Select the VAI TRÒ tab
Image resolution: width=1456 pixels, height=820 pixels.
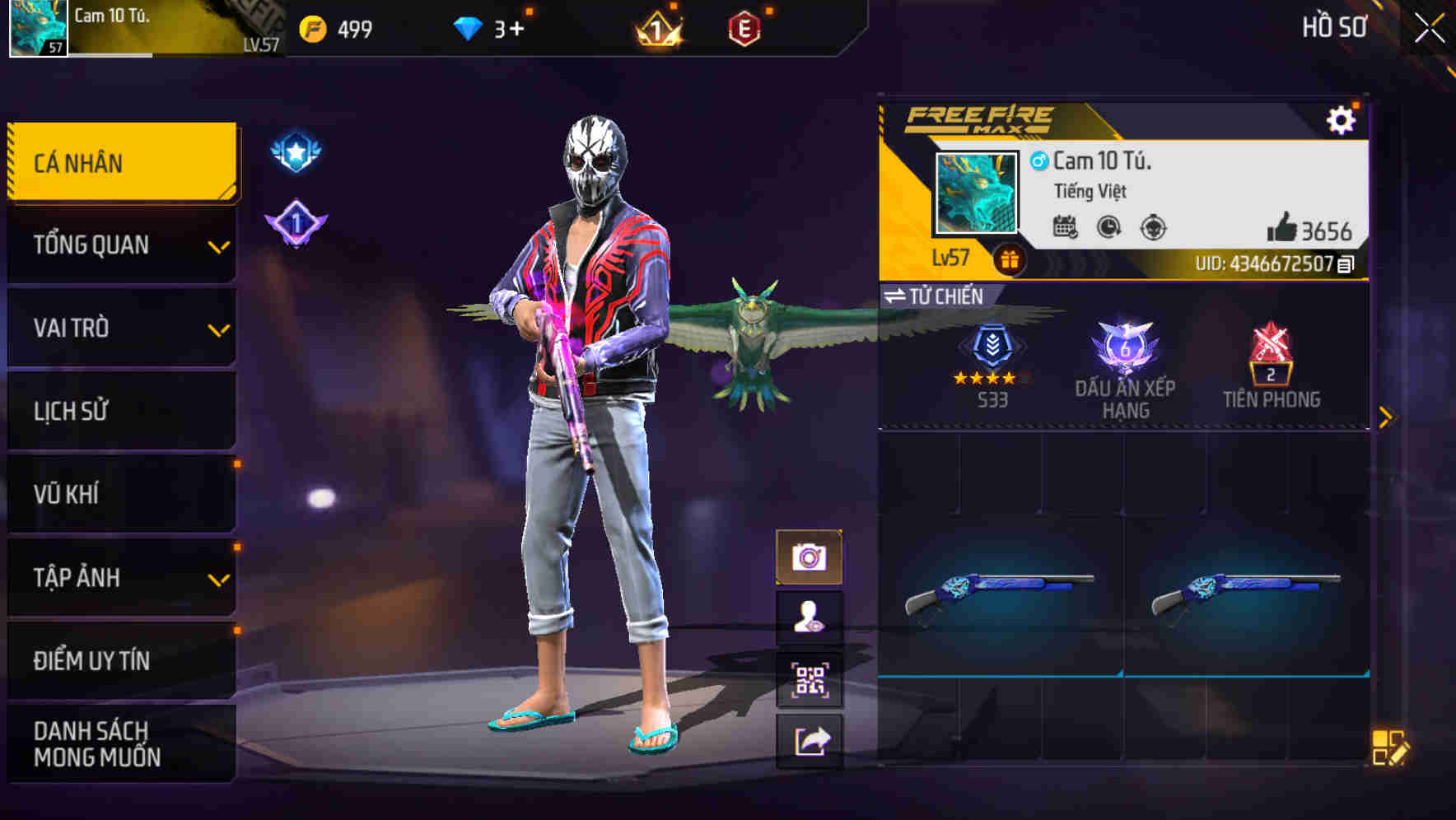120,328
